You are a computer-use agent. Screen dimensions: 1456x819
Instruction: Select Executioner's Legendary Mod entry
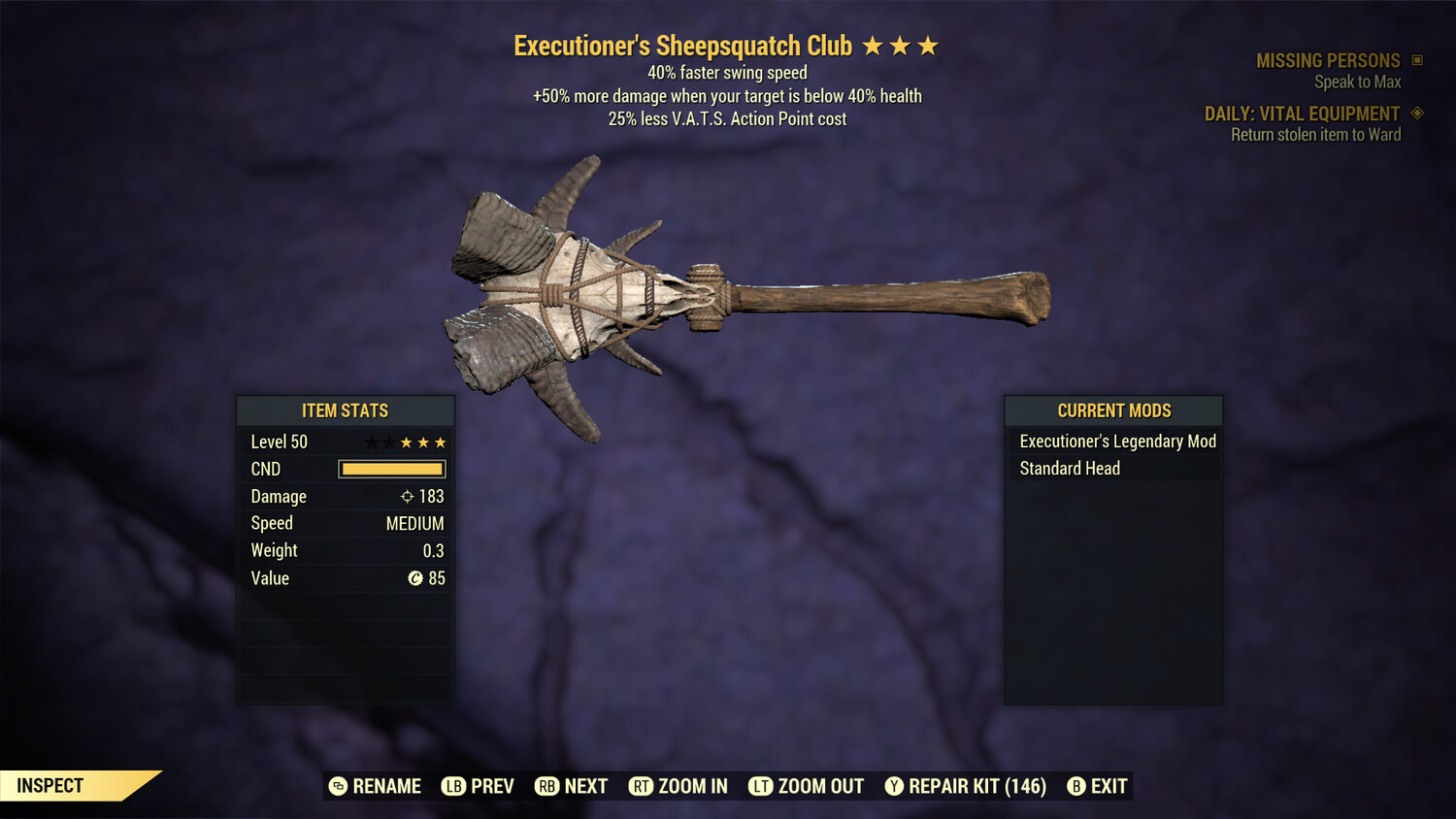[x=1116, y=442]
